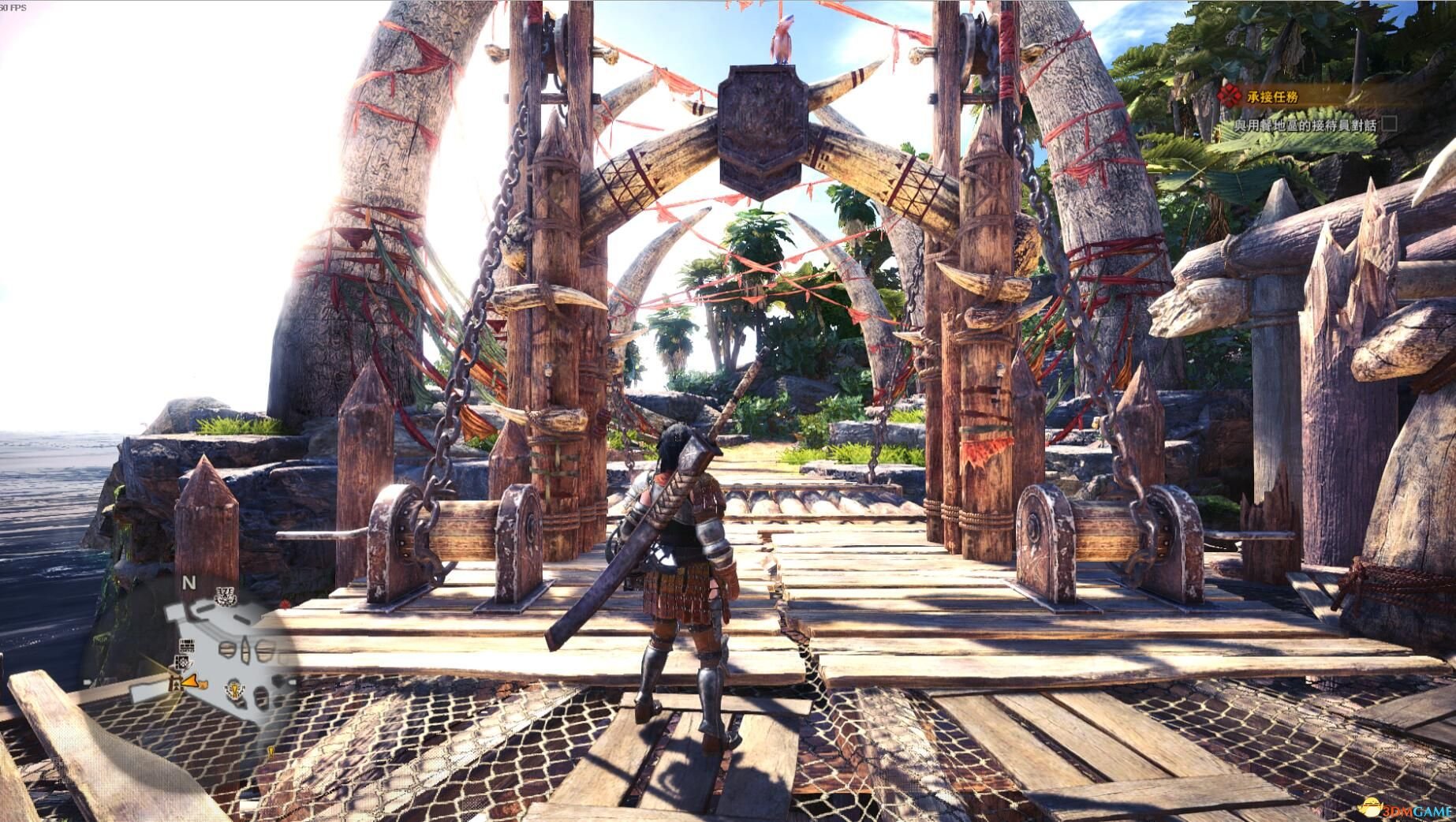
Task: Click the small orange paw icon near player arrow
Action: [x=203, y=684]
